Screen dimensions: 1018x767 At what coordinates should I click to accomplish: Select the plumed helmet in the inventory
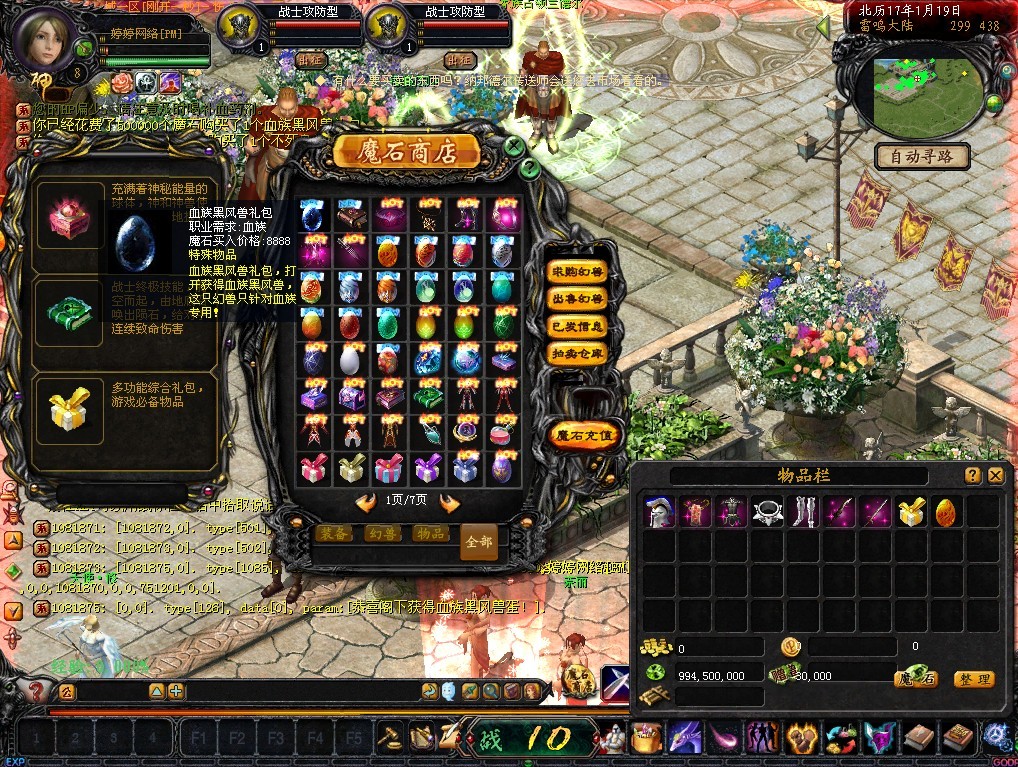tap(658, 512)
